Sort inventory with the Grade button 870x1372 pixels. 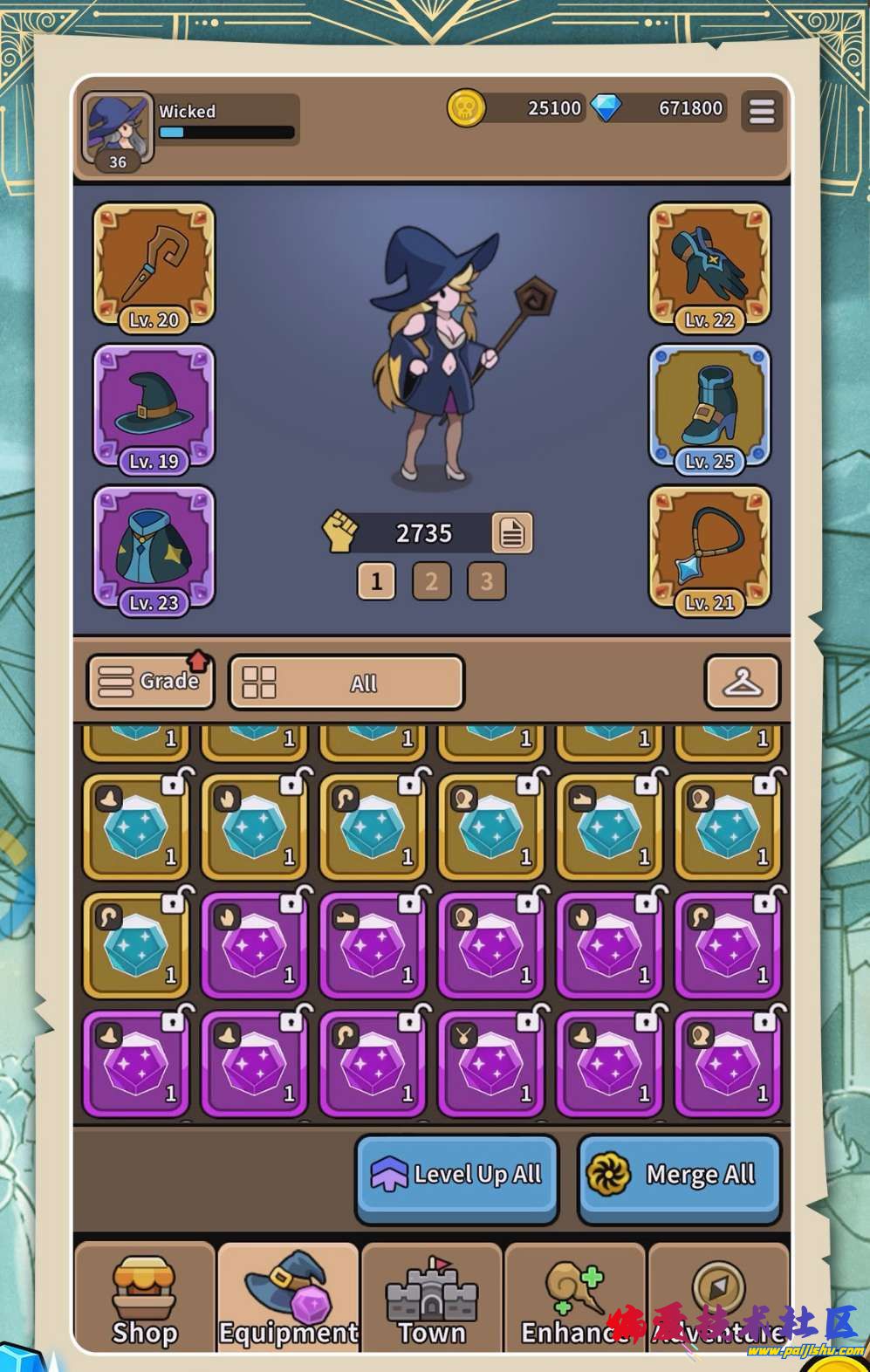point(150,682)
